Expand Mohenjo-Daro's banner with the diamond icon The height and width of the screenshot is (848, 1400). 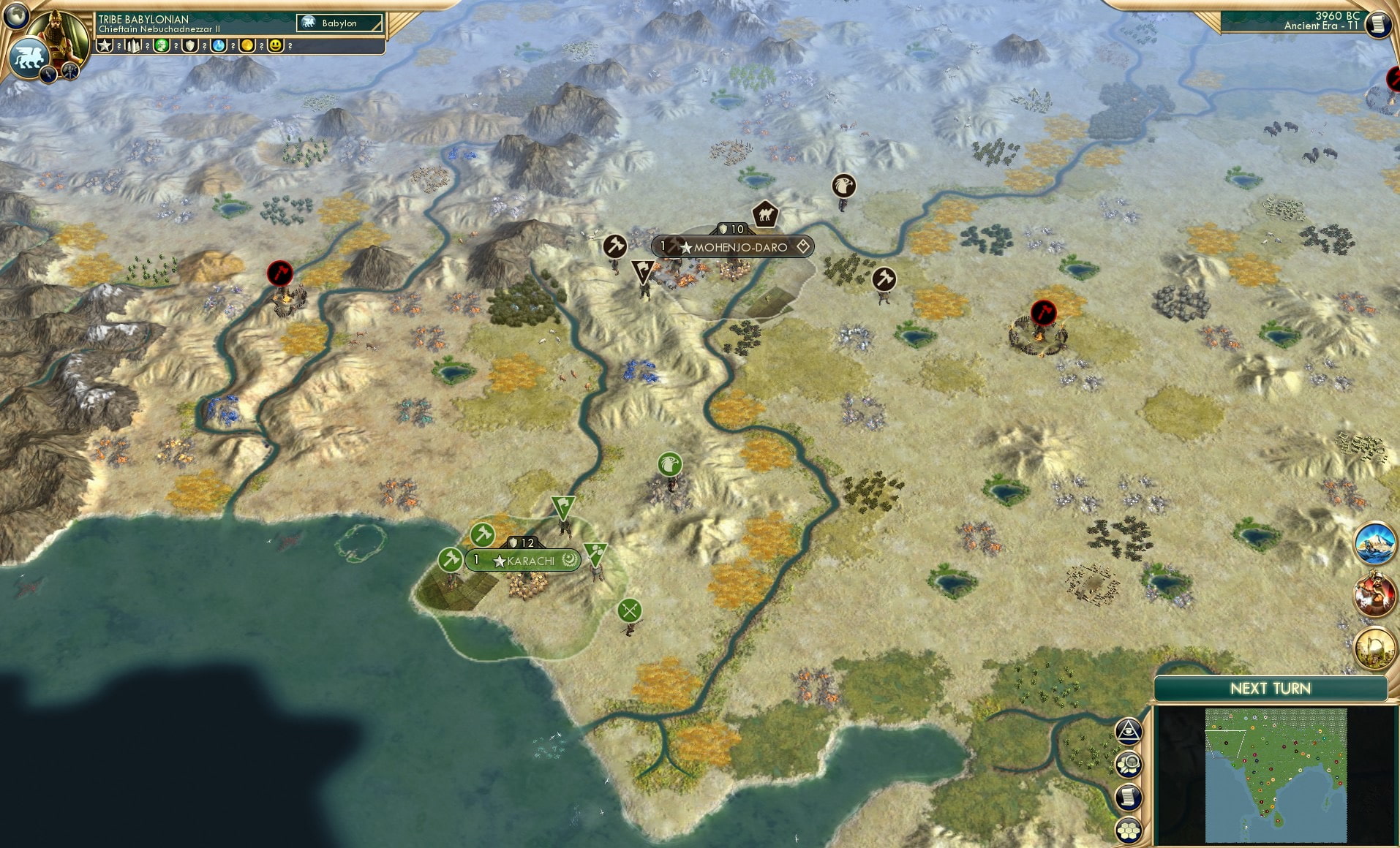tap(803, 247)
